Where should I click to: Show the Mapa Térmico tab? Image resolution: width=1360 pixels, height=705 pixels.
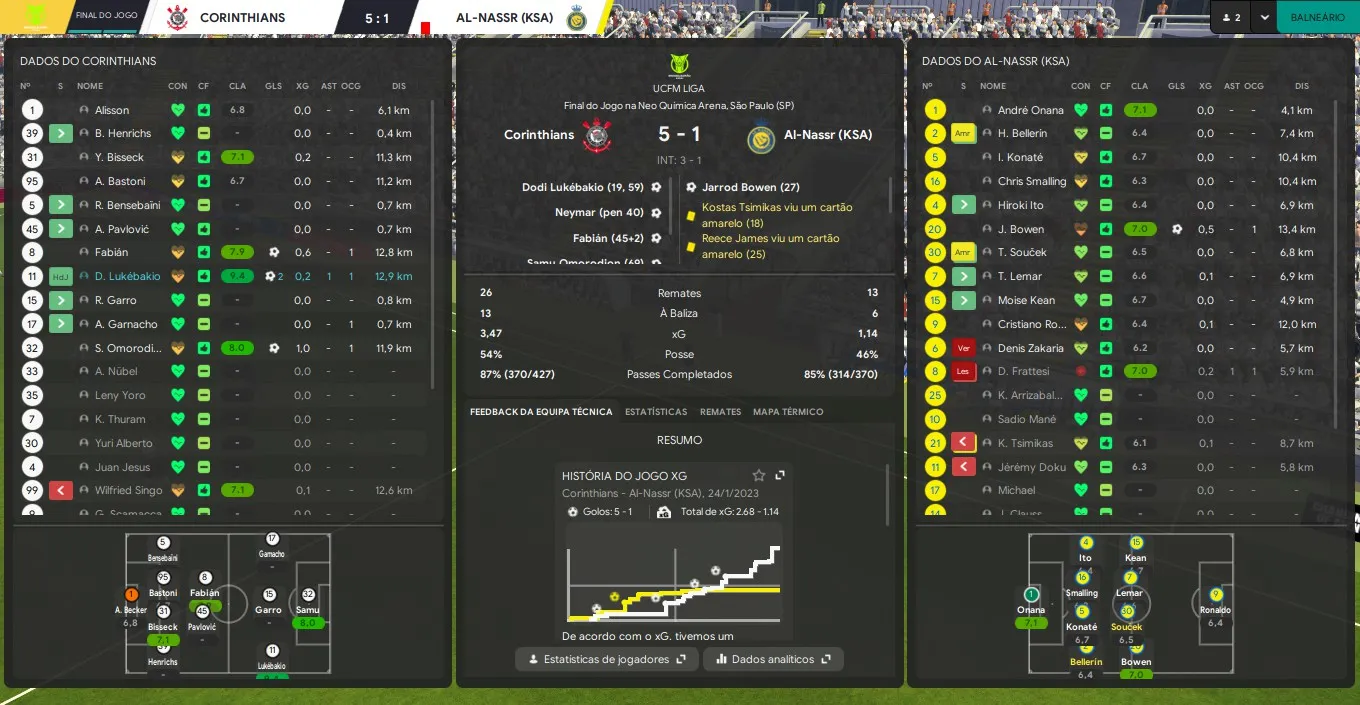788,412
